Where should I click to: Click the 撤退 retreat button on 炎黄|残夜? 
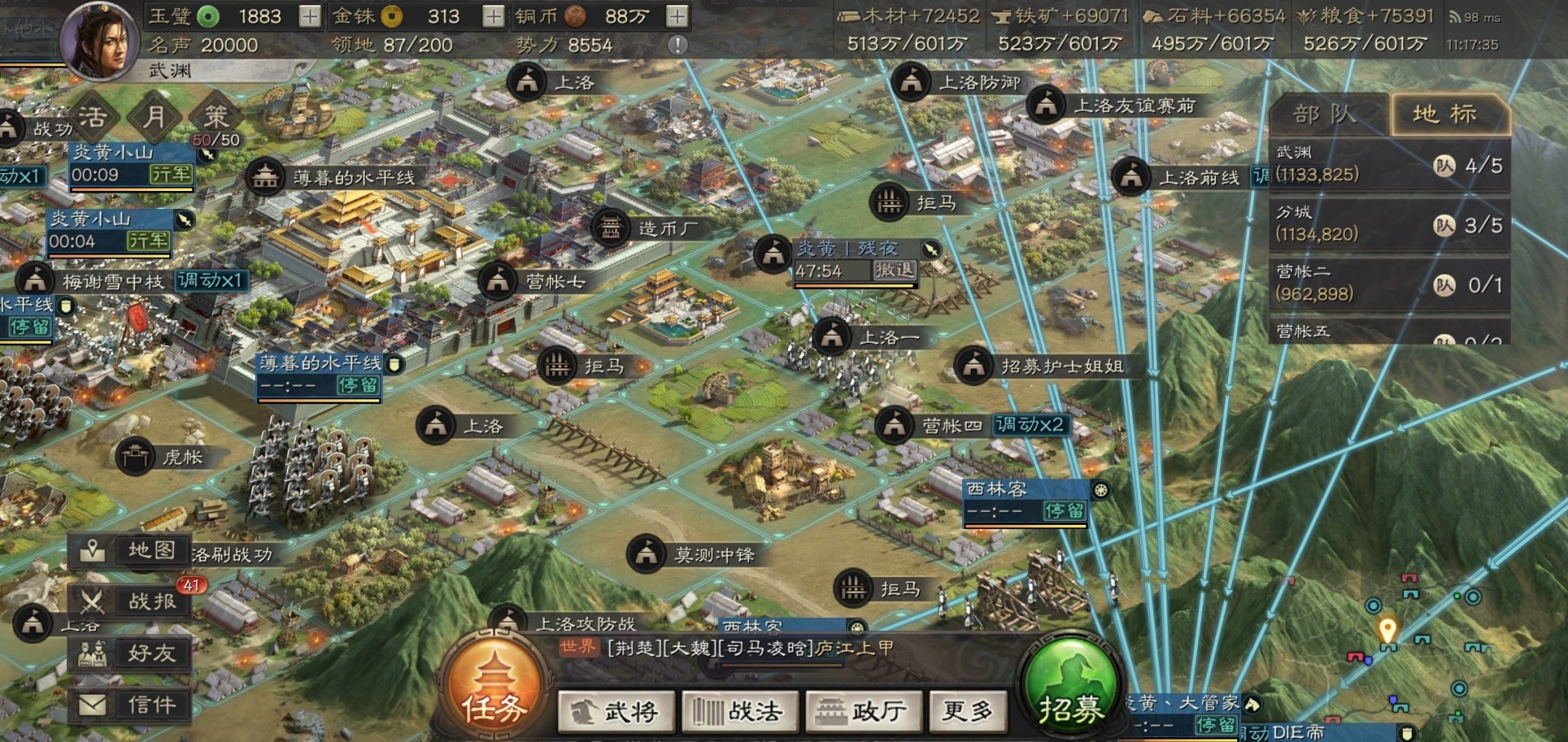point(895,269)
